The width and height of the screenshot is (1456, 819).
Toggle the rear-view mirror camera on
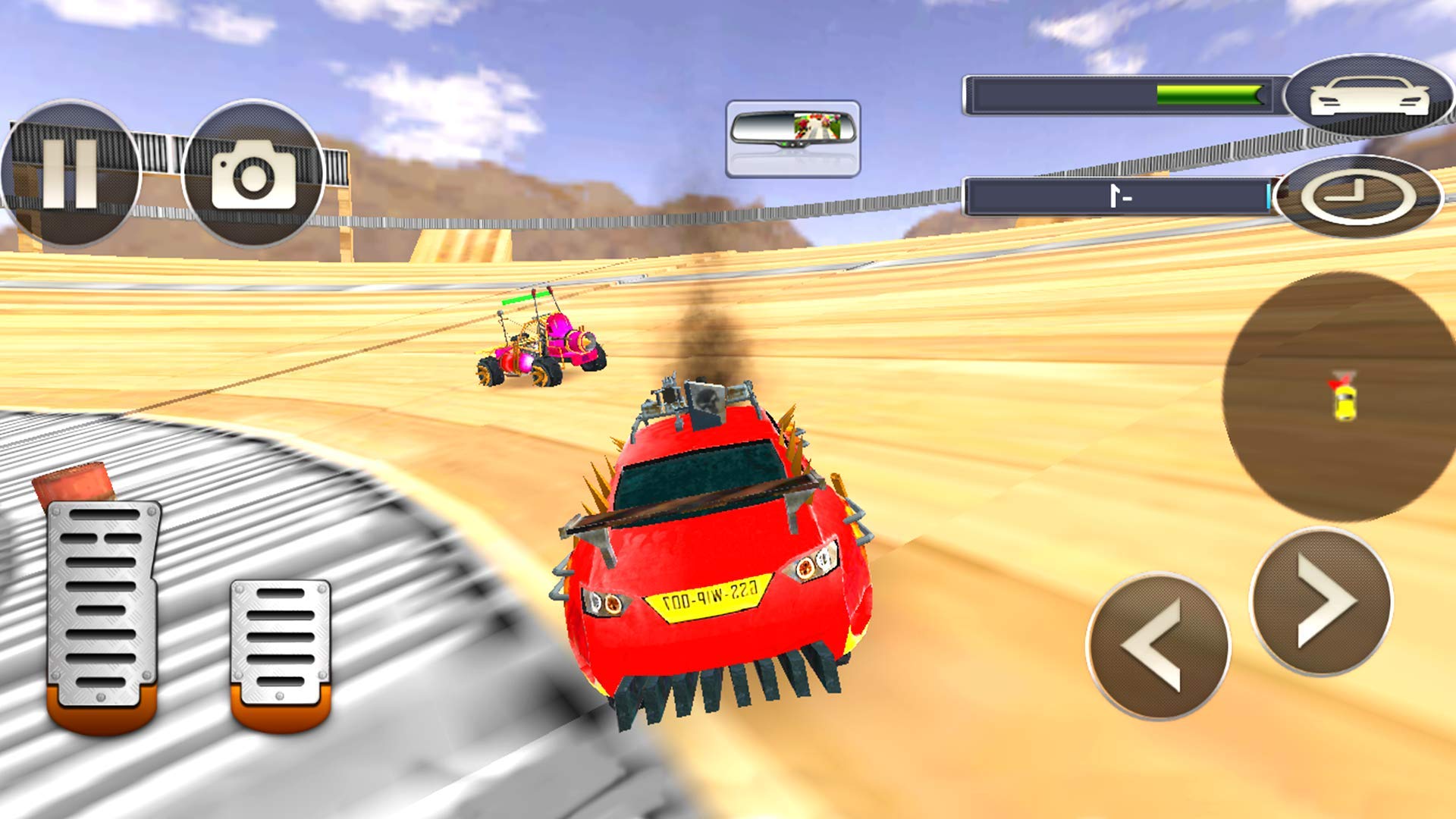click(792, 135)
